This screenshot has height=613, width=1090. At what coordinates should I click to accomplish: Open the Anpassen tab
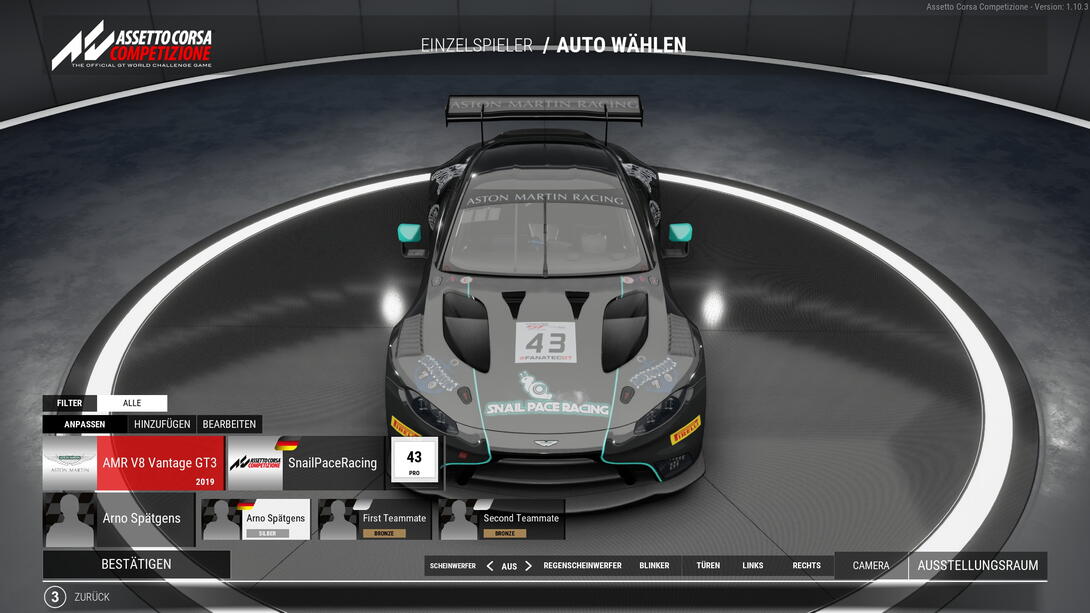pos(85,424)
